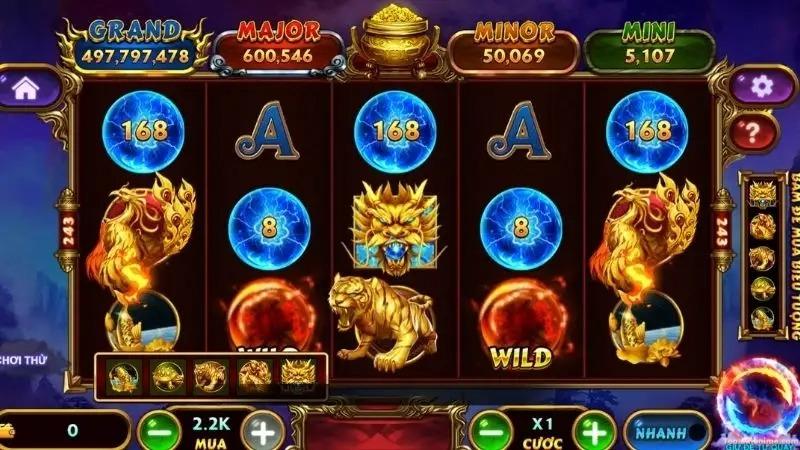Buy the dragon symbol in the right column

coord(762,194)
